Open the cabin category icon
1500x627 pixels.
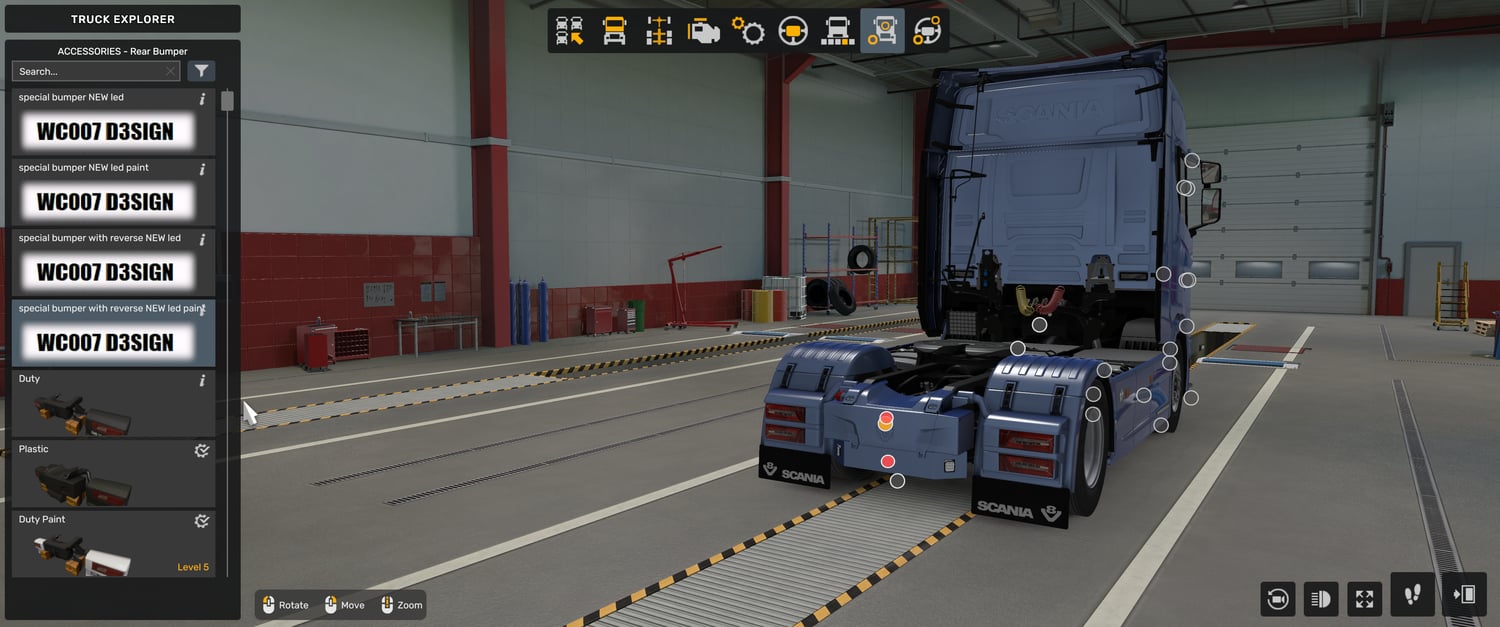pyautogui.click(x=614, y=31)
